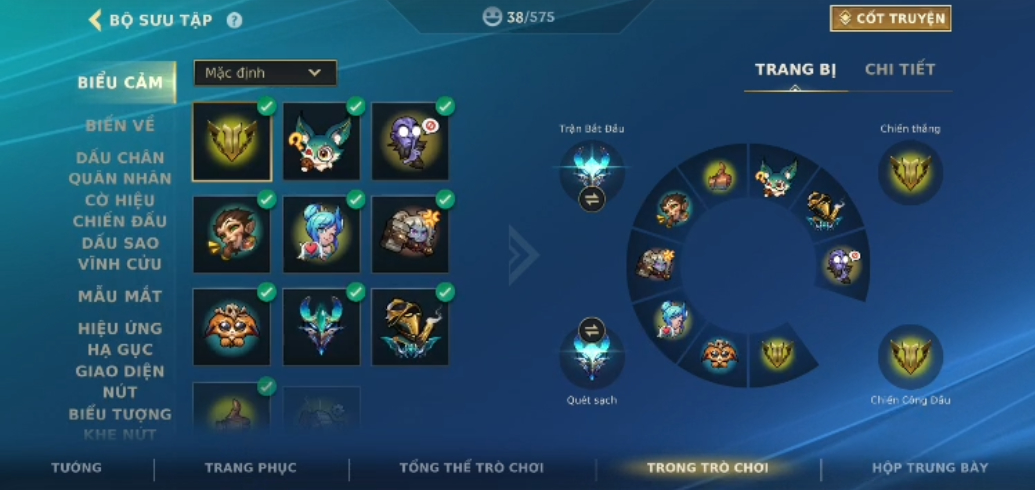Select the purple ghost emote in the grid
Screen dimensions: 1035x490
tap(410, 141)
